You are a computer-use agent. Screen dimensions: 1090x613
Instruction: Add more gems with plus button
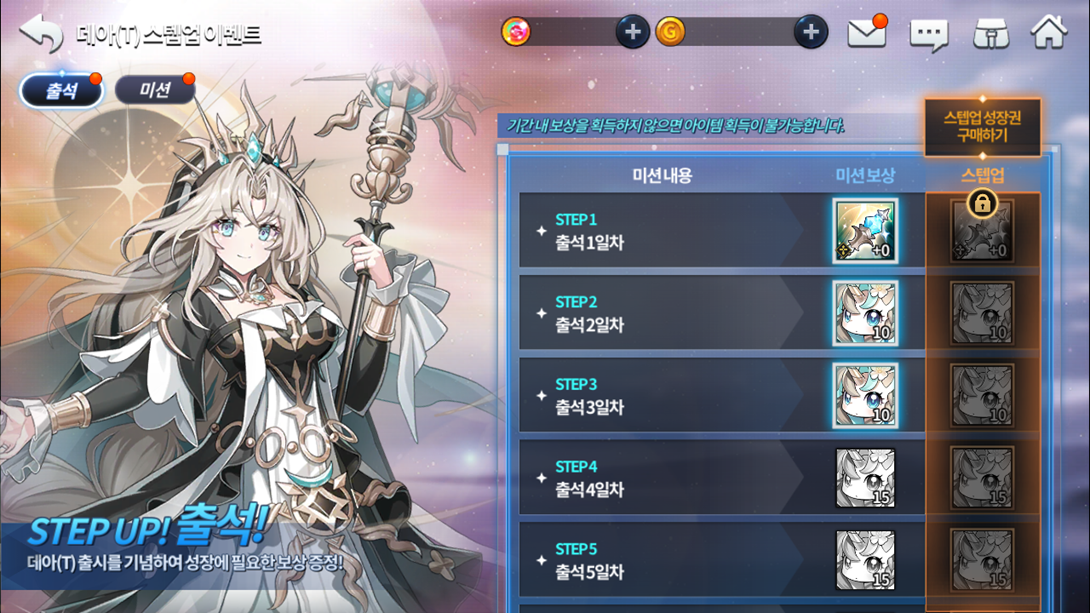632,32
